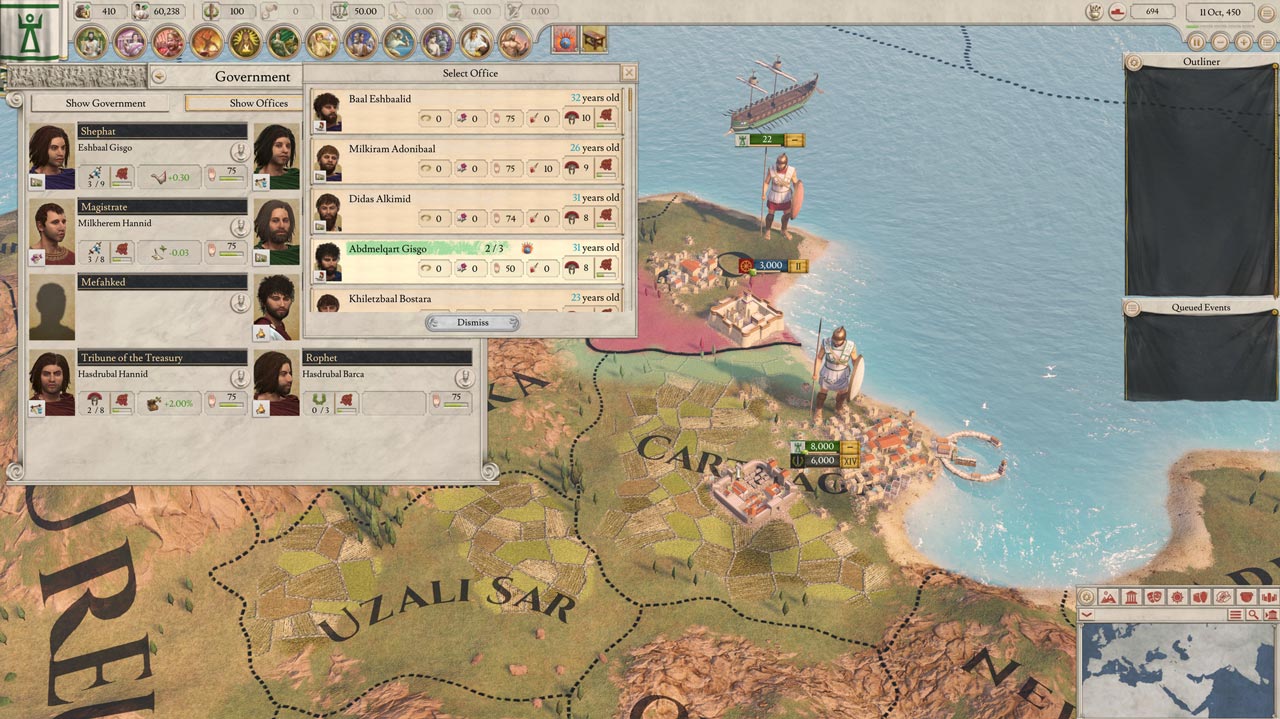Image resolution: width=1280 pixels, height=719 pixels.
Task: Pause the game with the pause button
Action: (x=1196, y=42)
